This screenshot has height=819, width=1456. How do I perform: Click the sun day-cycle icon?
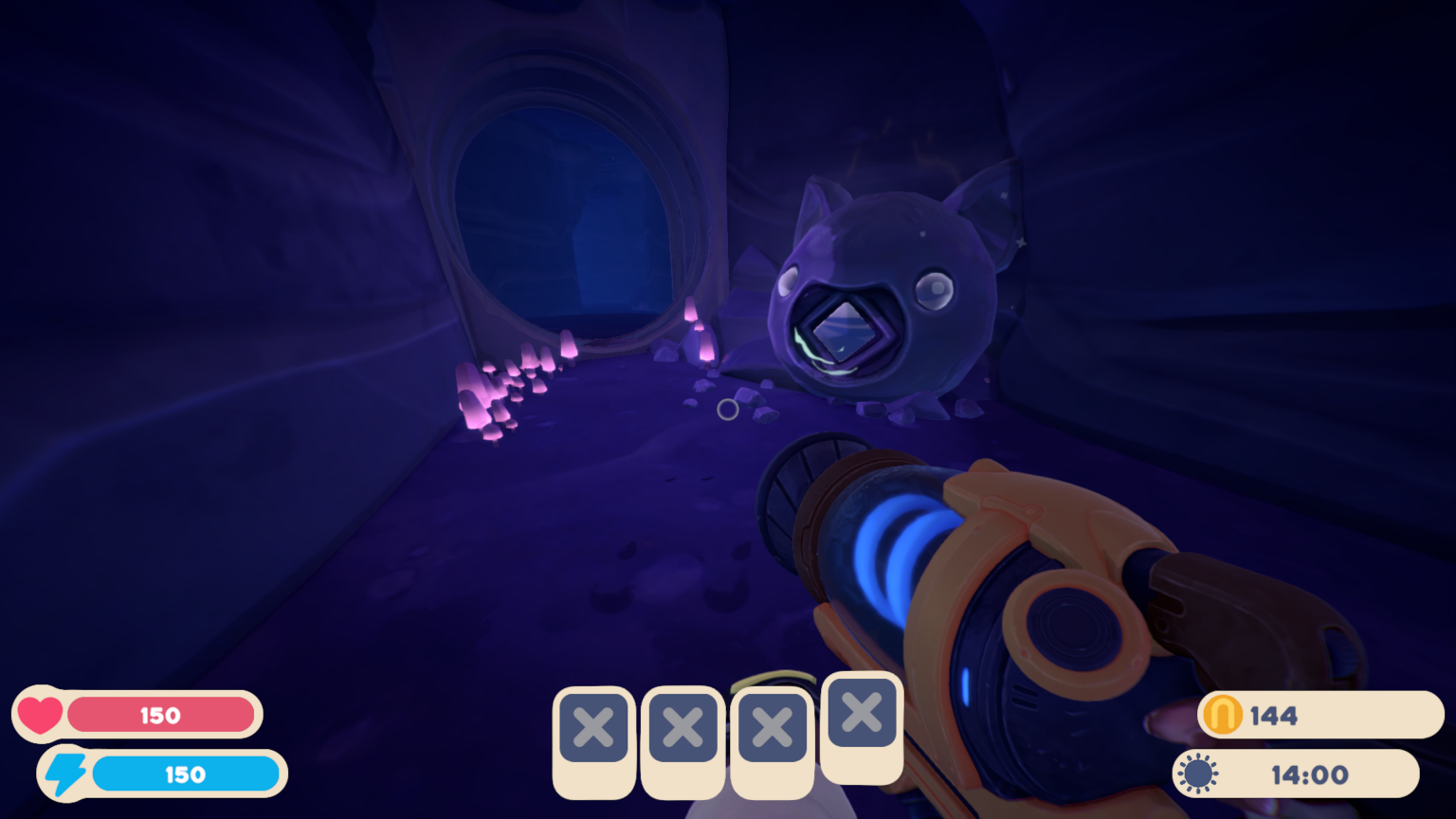pos(1196,773)
